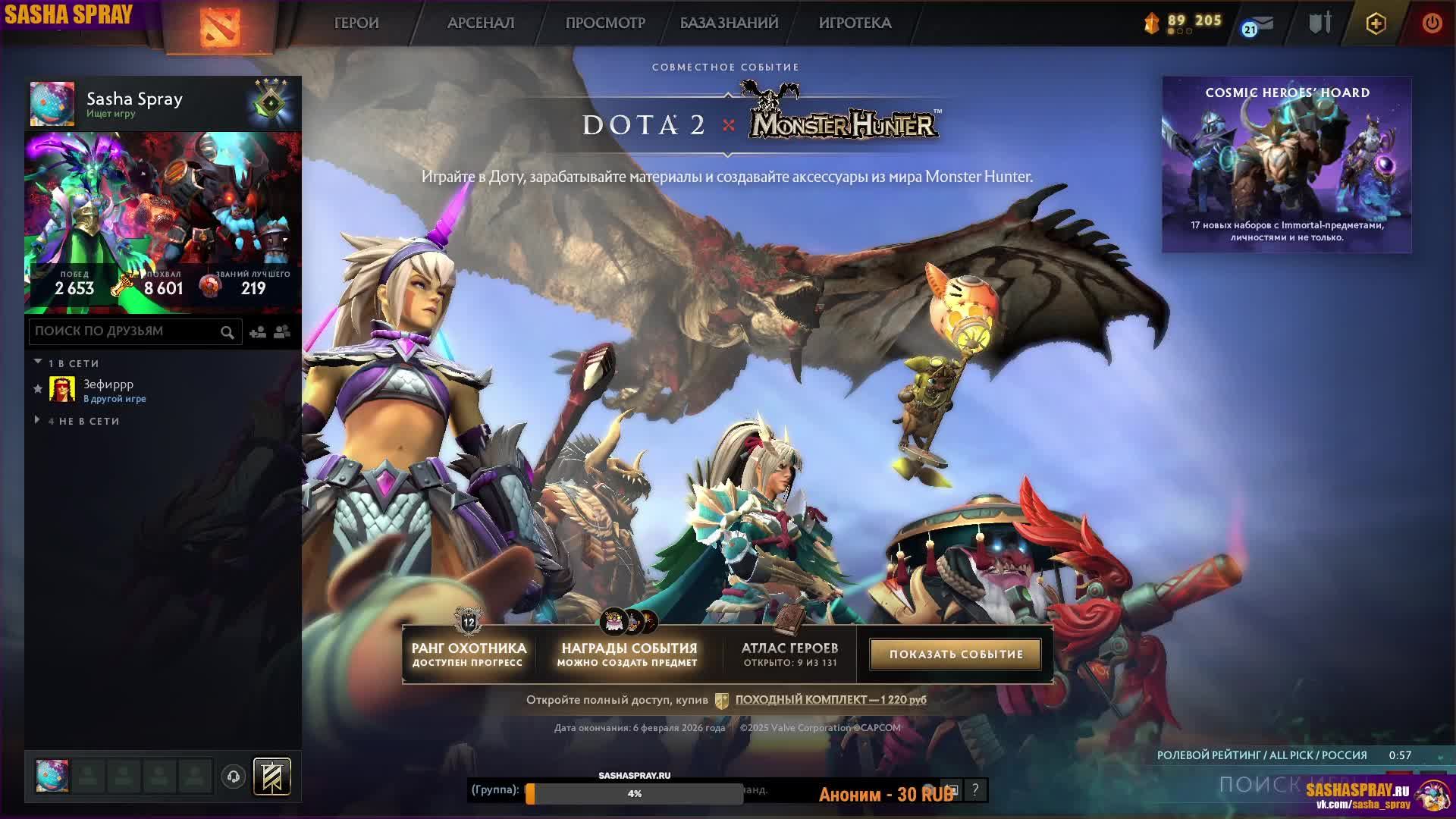The width and height of the screenshot is (1456, 819).
Task: Open the mail notifications icon
Action: coord(1259,24)
